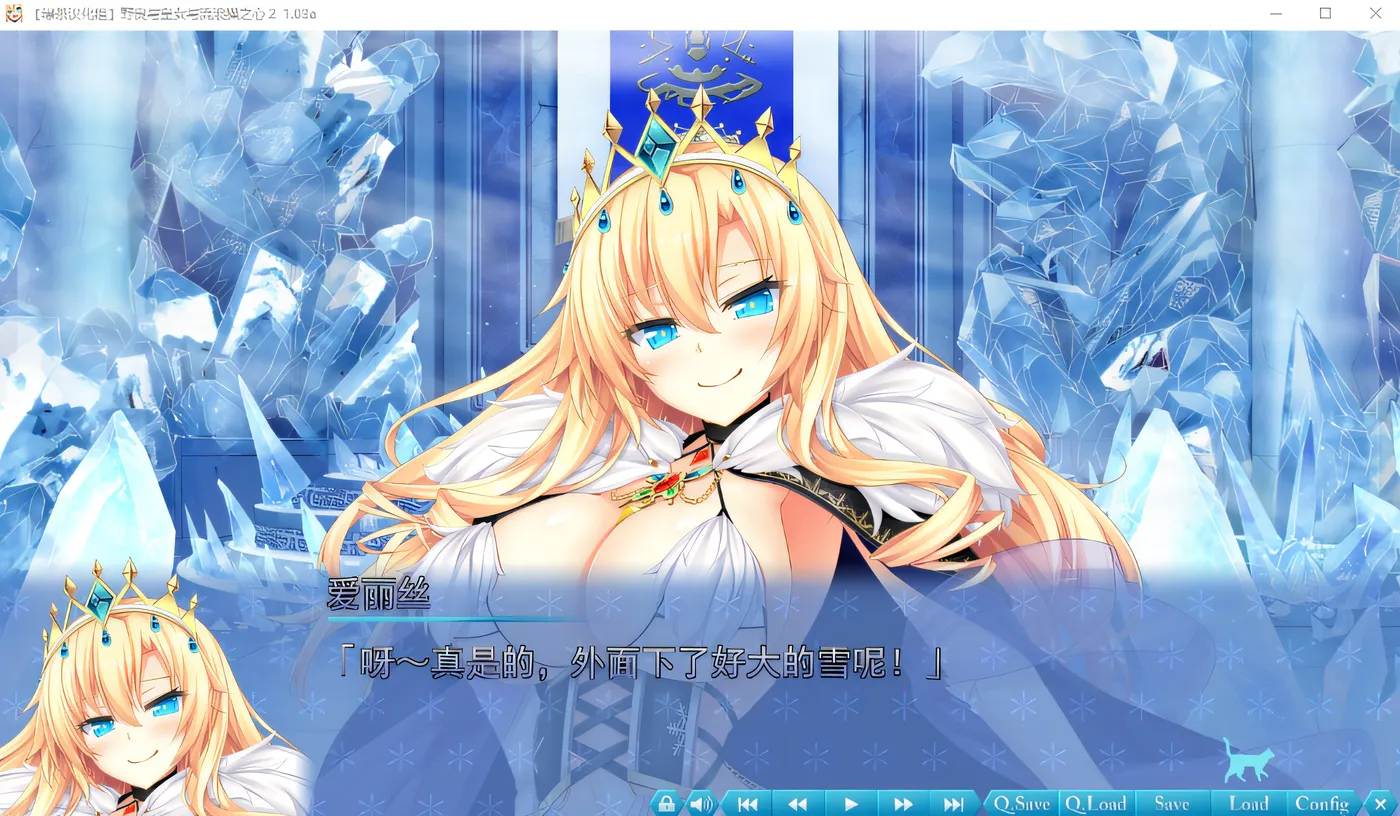Screen dimensions: 1400x816
Task: Perform a quick save via Q.Save
Action: pyautogui.click(x=1021, y=802)
